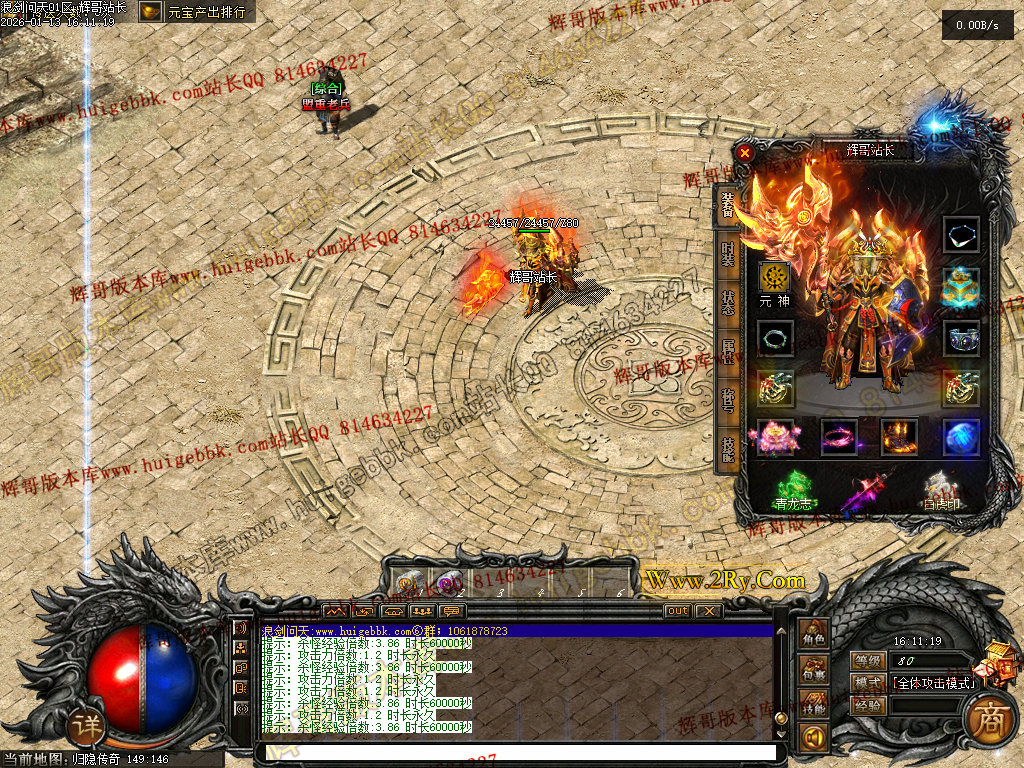1024x768 pixels.
Task: Close the character equipment panel
Action: (745, 153)
